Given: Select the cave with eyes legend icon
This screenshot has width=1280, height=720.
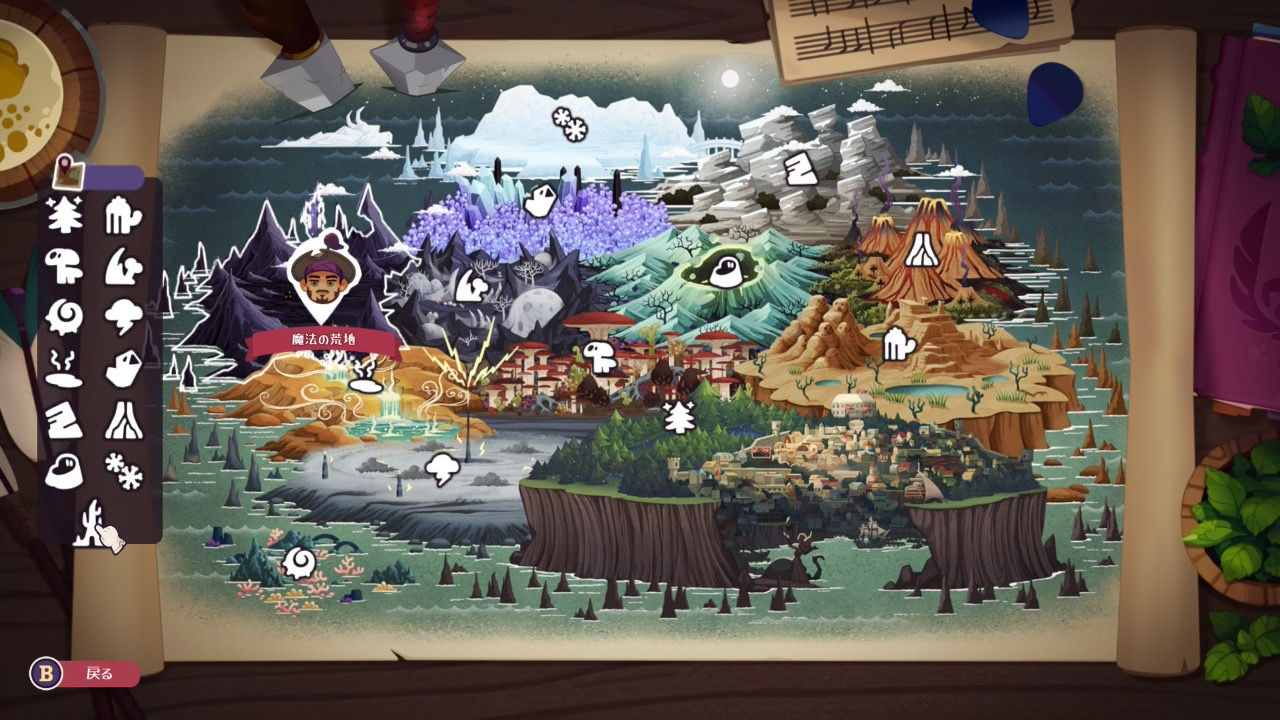Looking at the screenshot, I should 64,470.
